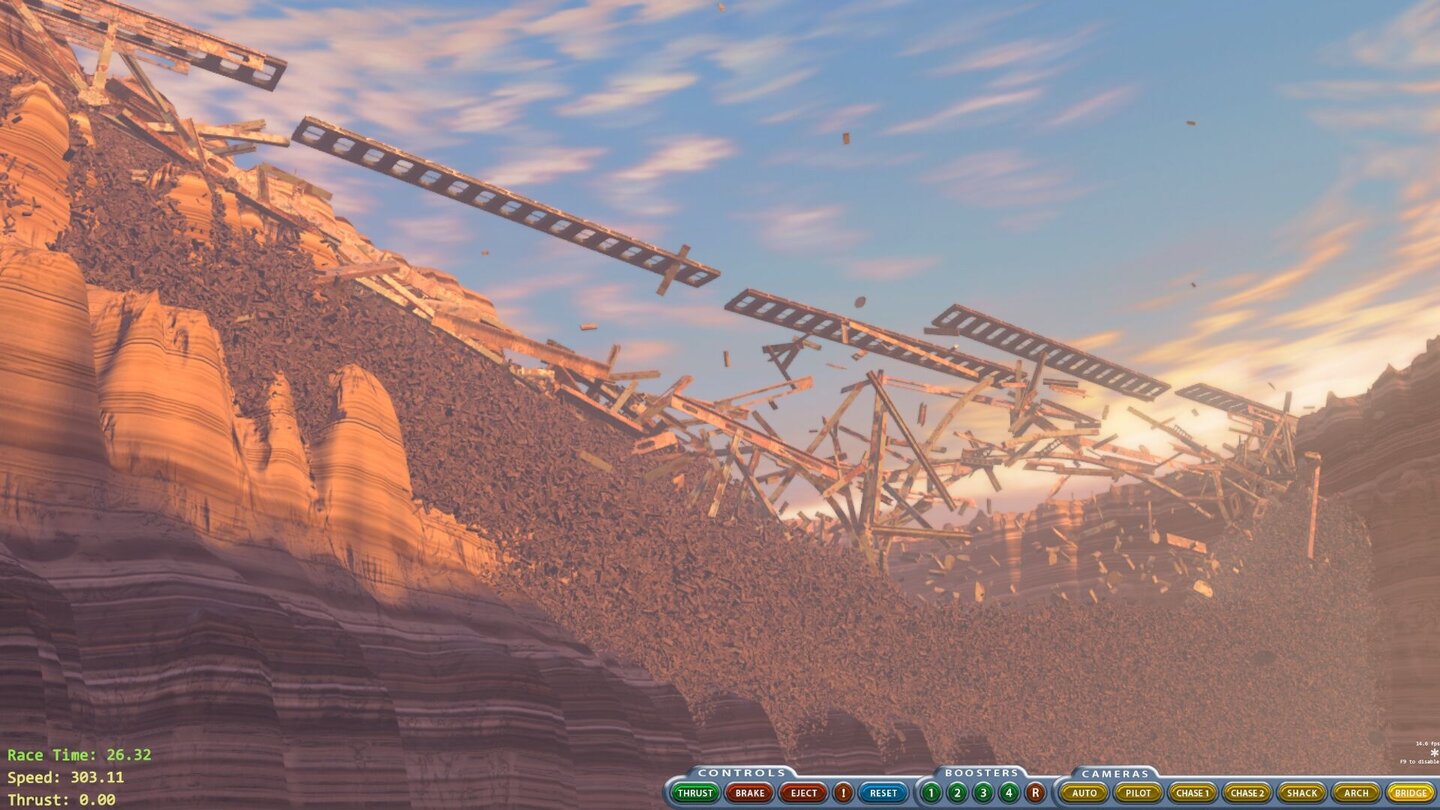Engage the green THRUST button
Image resolution: width=1440 pixels, height=810 pixels.
pyautogui.click(x=693, y=792)
